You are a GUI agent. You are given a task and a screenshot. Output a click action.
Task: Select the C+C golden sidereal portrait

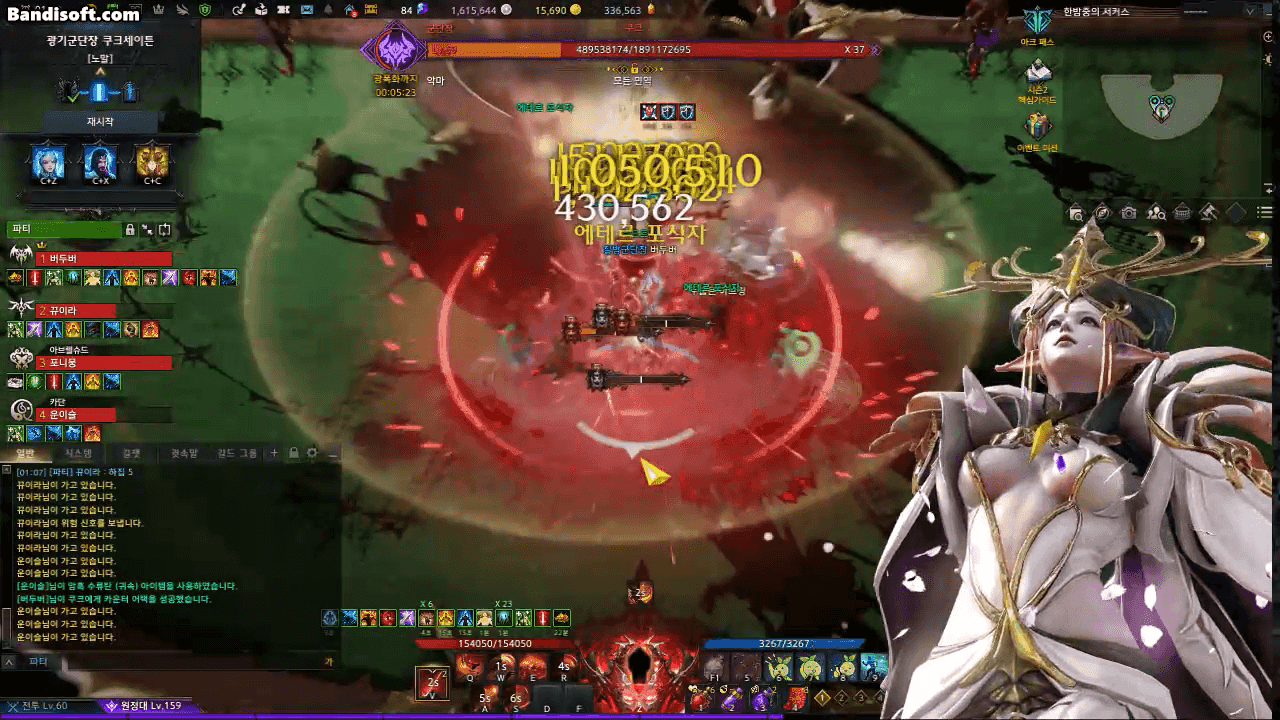(152, 161)
